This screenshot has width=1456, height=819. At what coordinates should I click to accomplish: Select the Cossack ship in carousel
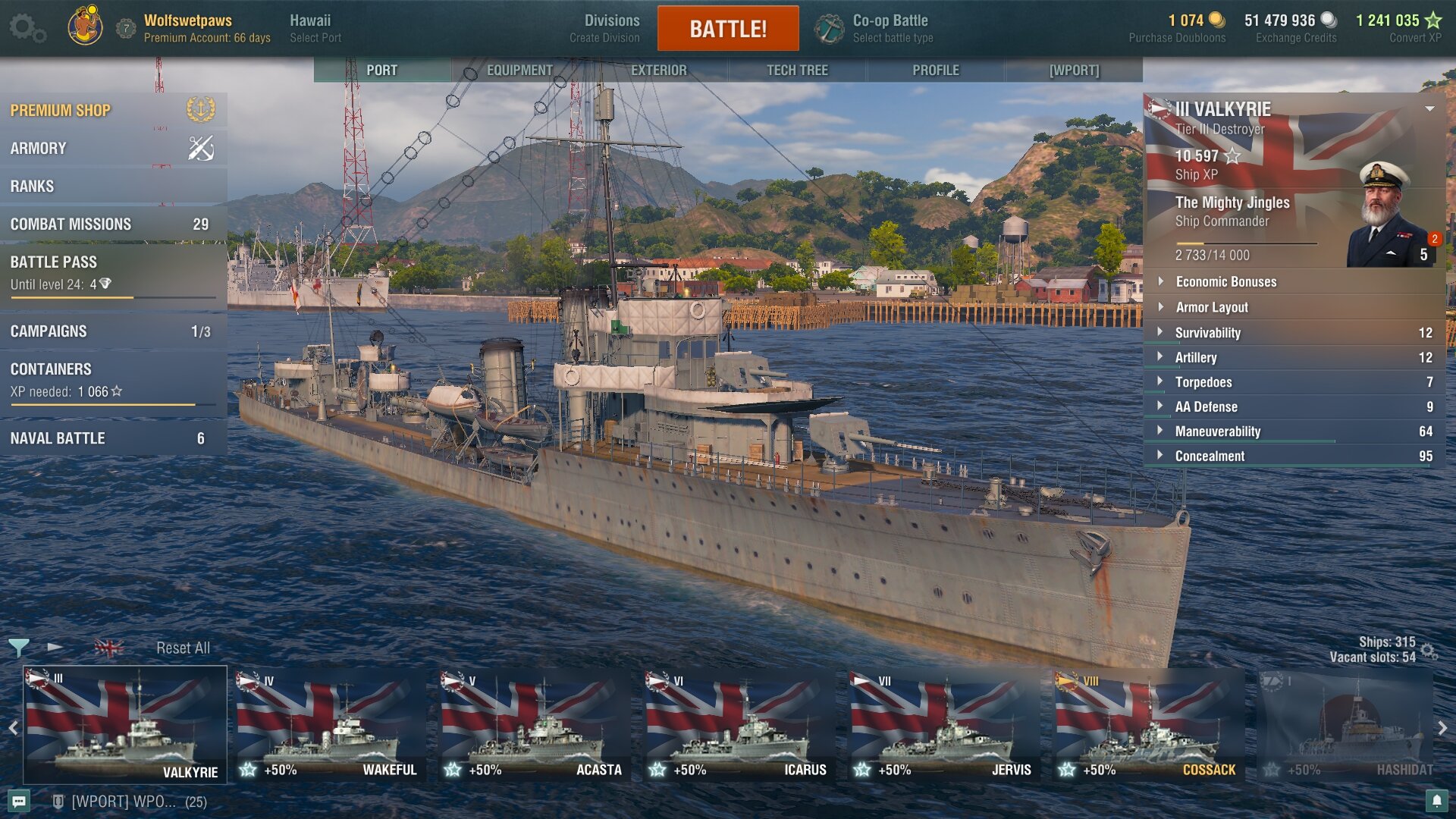click(1148, 725)
